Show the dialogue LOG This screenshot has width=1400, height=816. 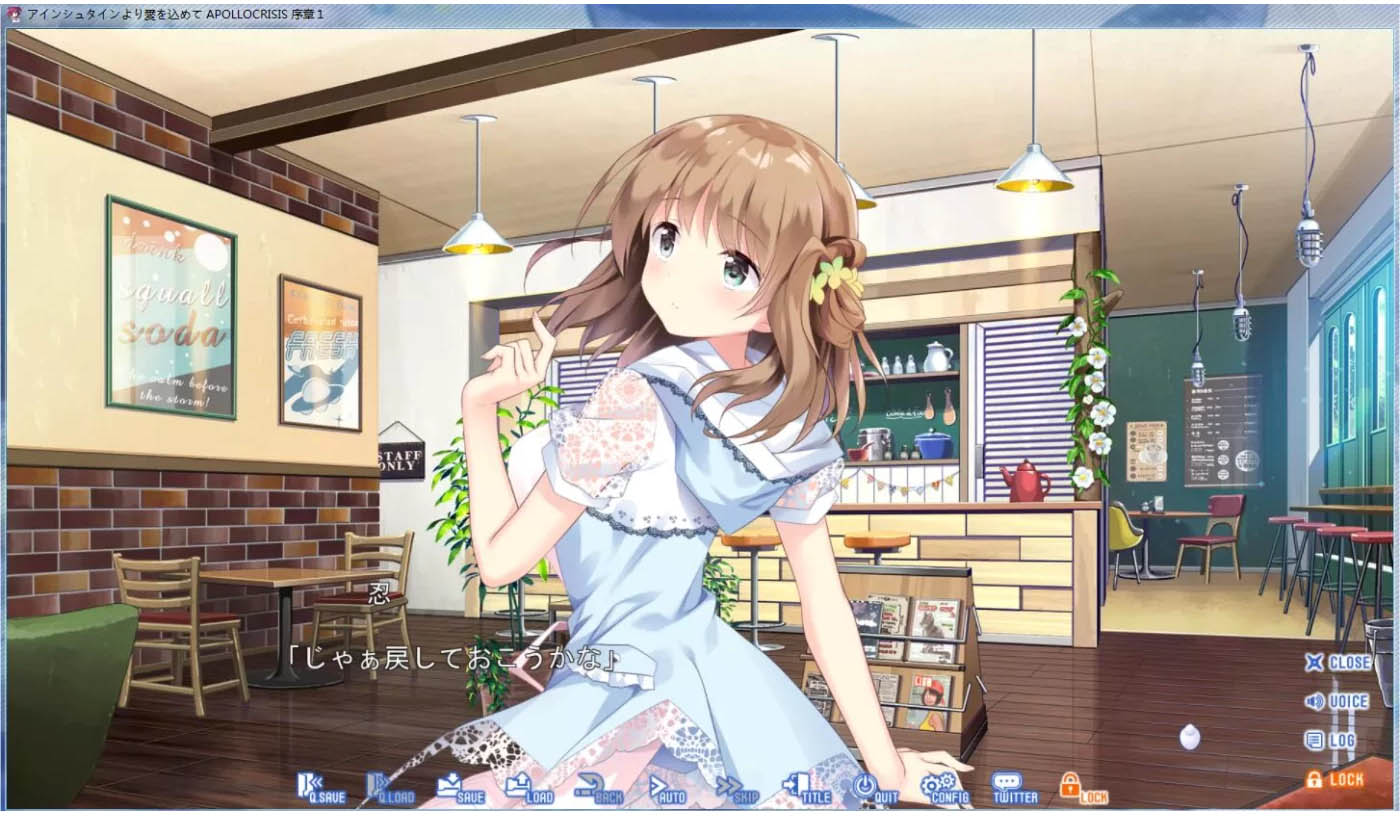[1331, 741]
